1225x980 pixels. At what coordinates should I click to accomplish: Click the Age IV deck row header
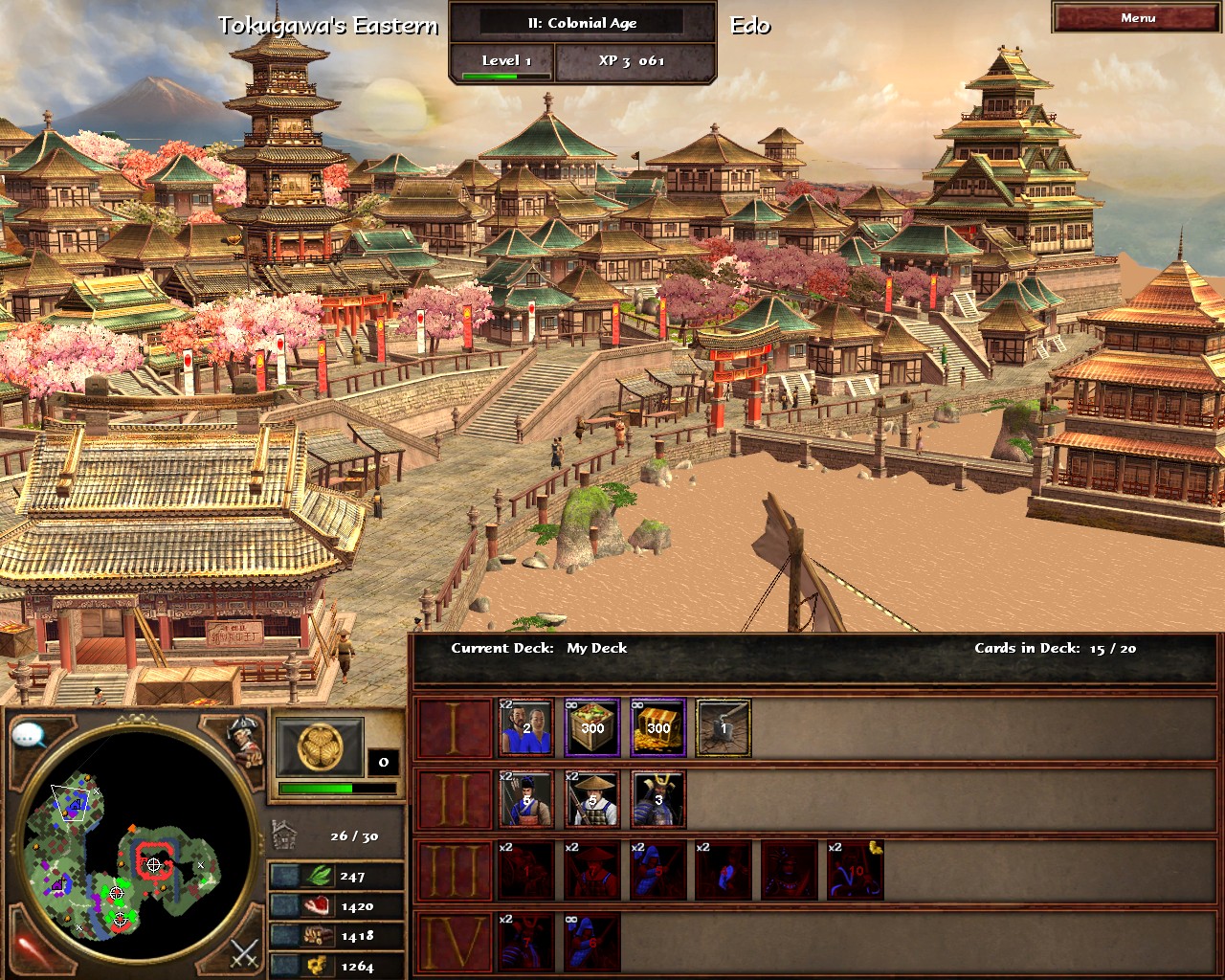(x=455, y=943)
